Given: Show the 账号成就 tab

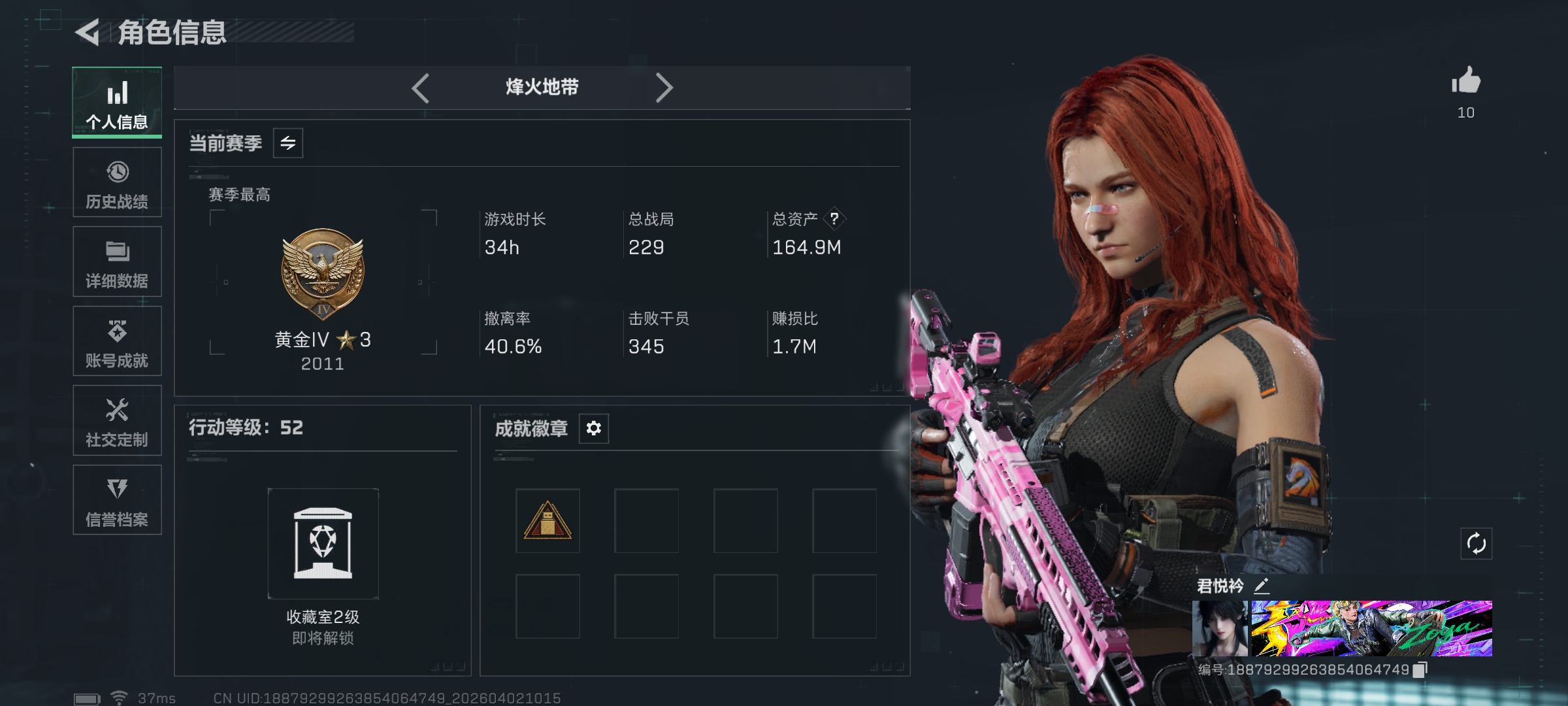Looking at the screenshot, I should [x=117, y=341].
